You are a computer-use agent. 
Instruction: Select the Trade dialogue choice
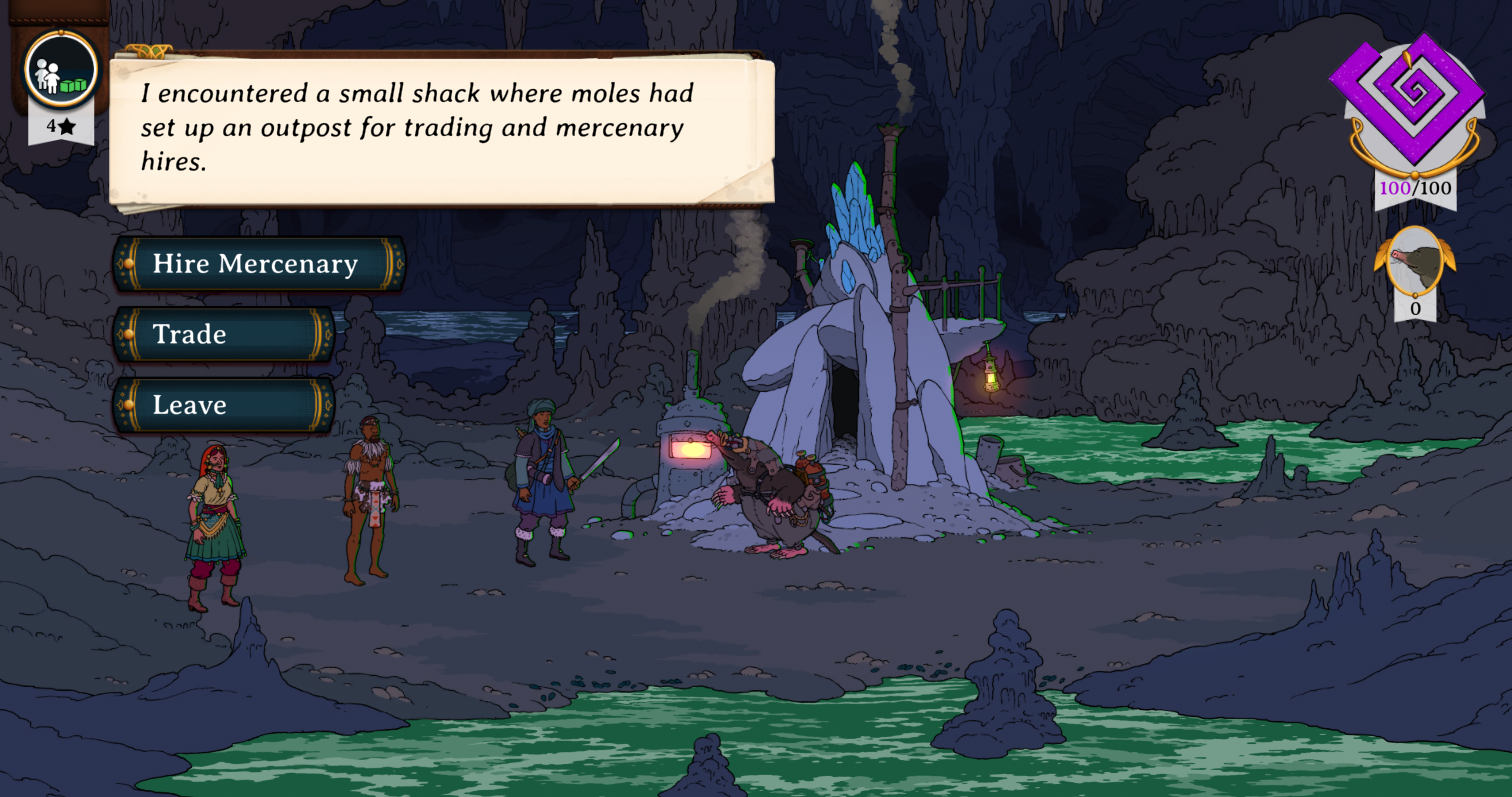click(222, 334)
